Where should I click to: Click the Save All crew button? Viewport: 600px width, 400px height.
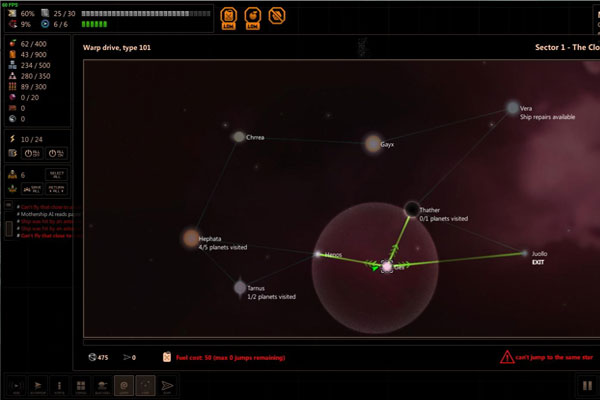click(34, 188)
